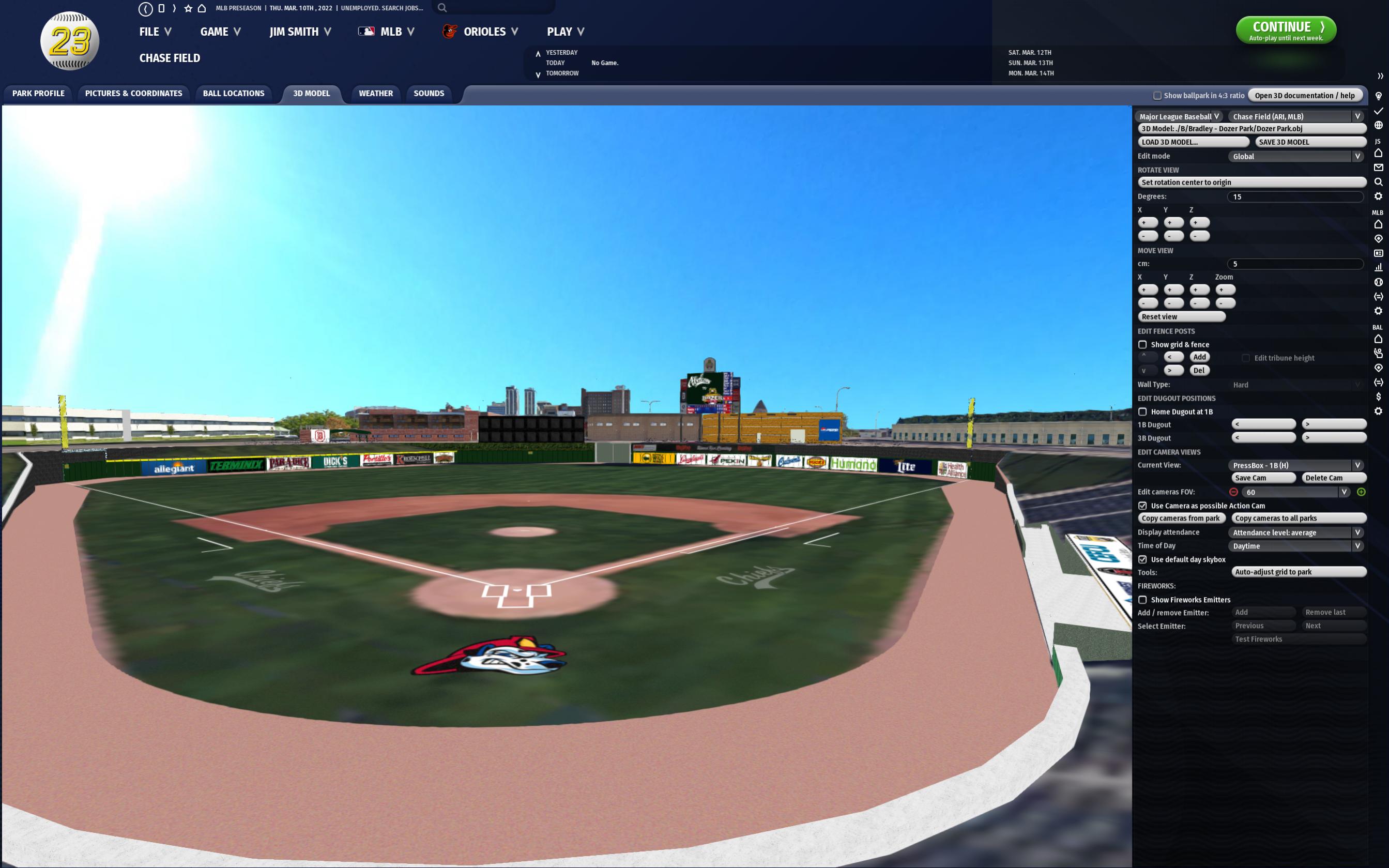
Task: Enable Show grid & fence
Action: 1143,345
